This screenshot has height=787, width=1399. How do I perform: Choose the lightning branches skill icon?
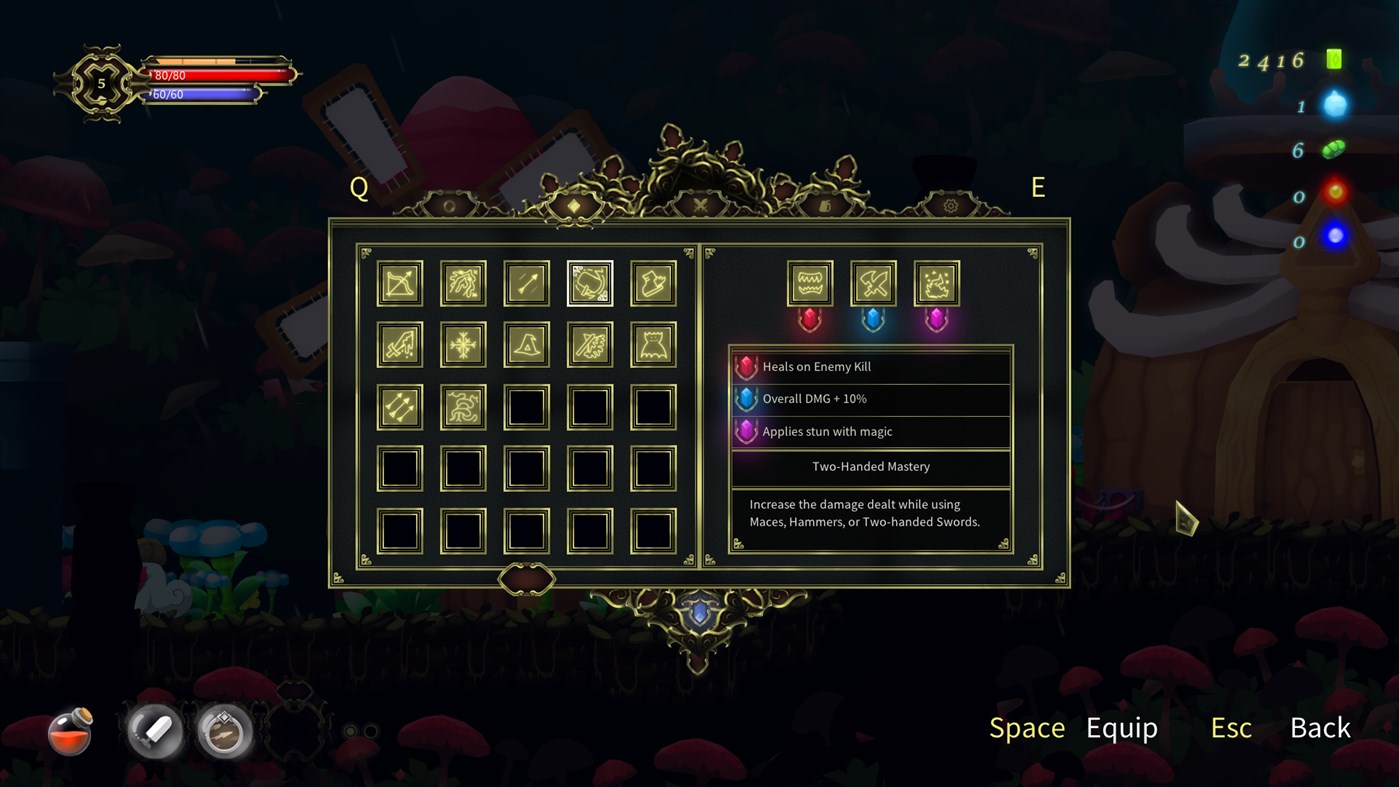click(463, 283)
